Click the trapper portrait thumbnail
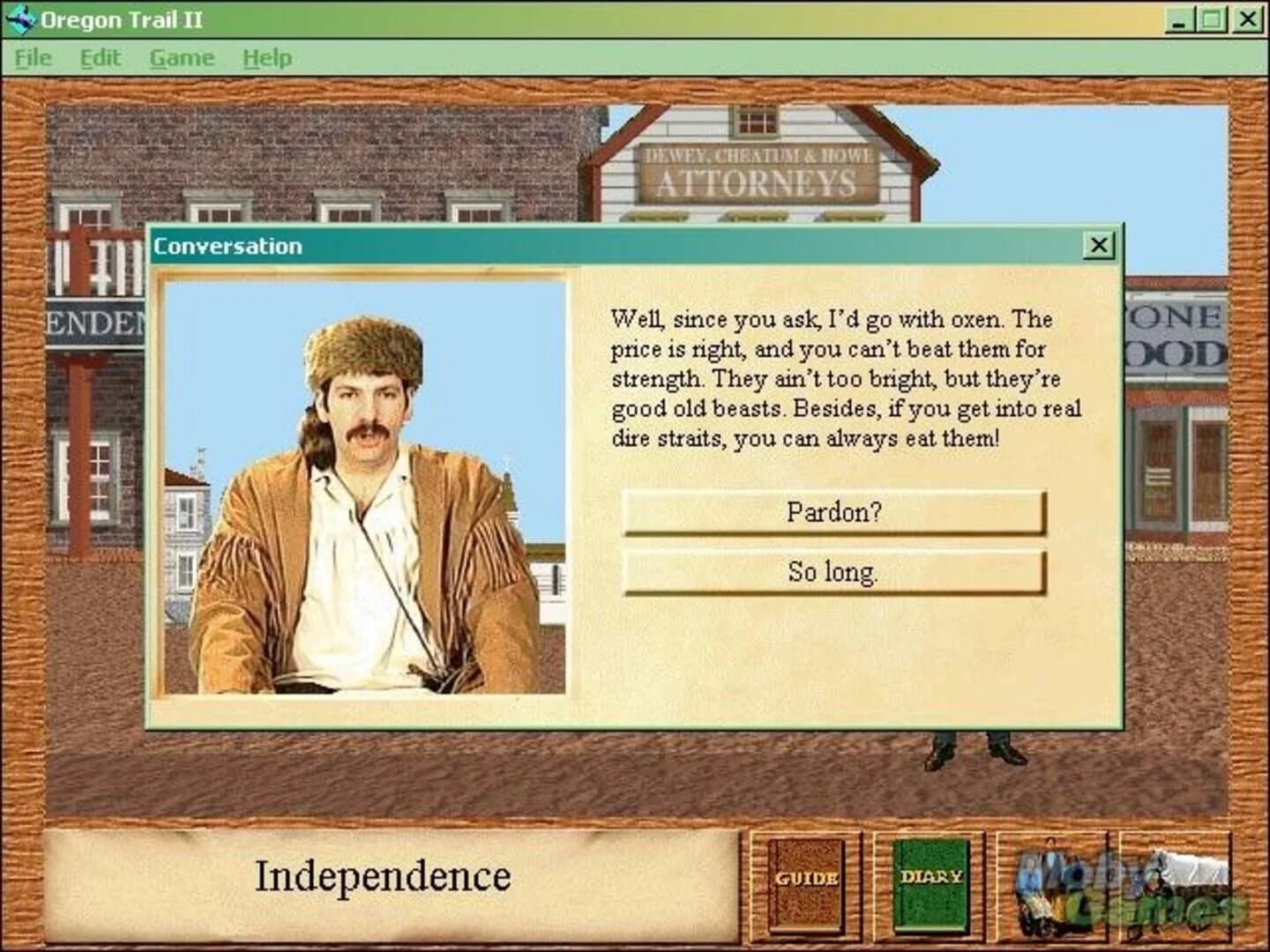The height and width of the screenshot is (952, 1270). tap(365, 485)
